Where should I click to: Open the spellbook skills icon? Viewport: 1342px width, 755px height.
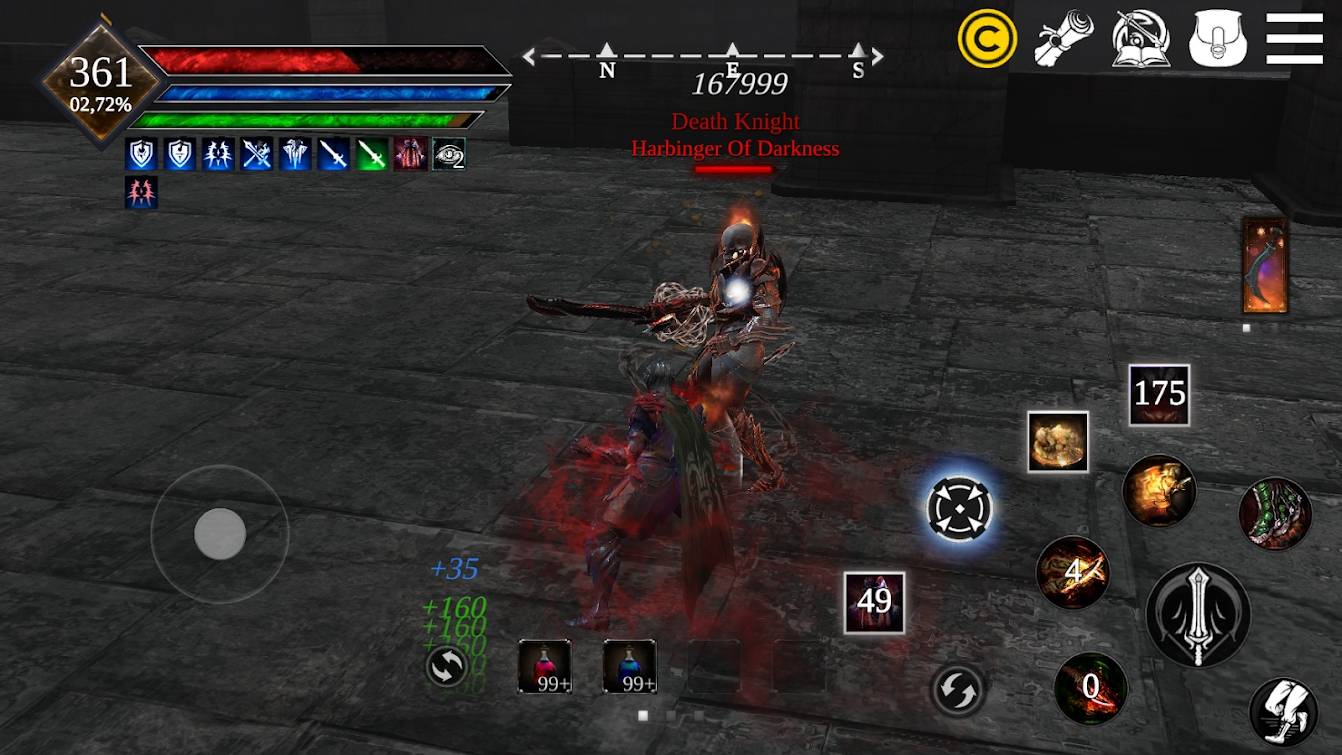click(1140, 38)
